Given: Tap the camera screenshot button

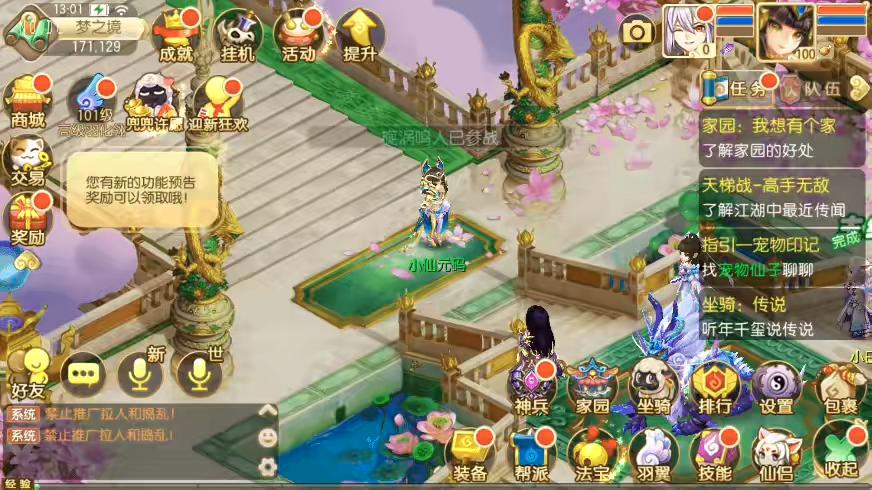Looking at the screenshot, I should click(x=637, y=31).
